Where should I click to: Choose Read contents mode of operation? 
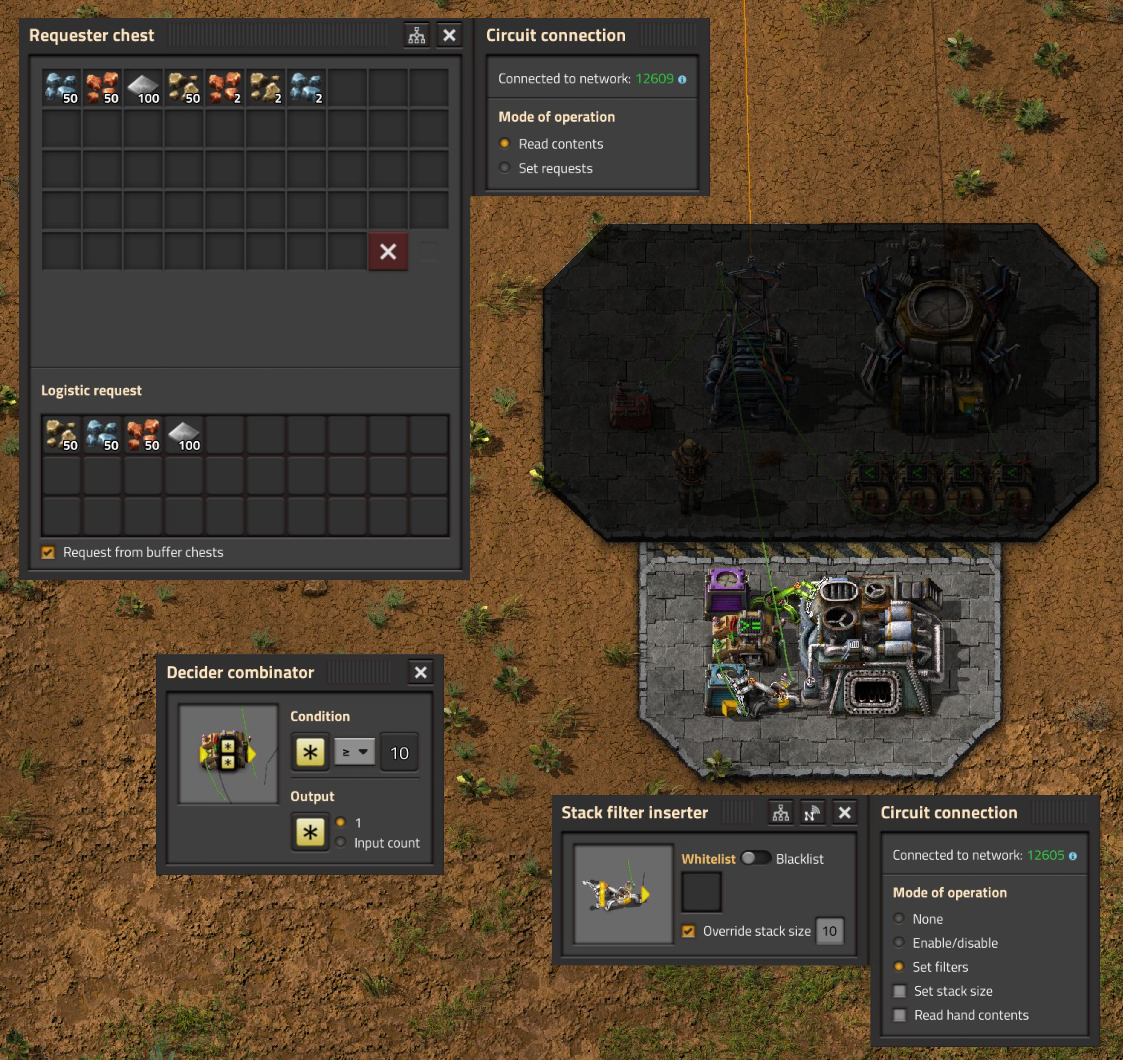coord(505,144)
